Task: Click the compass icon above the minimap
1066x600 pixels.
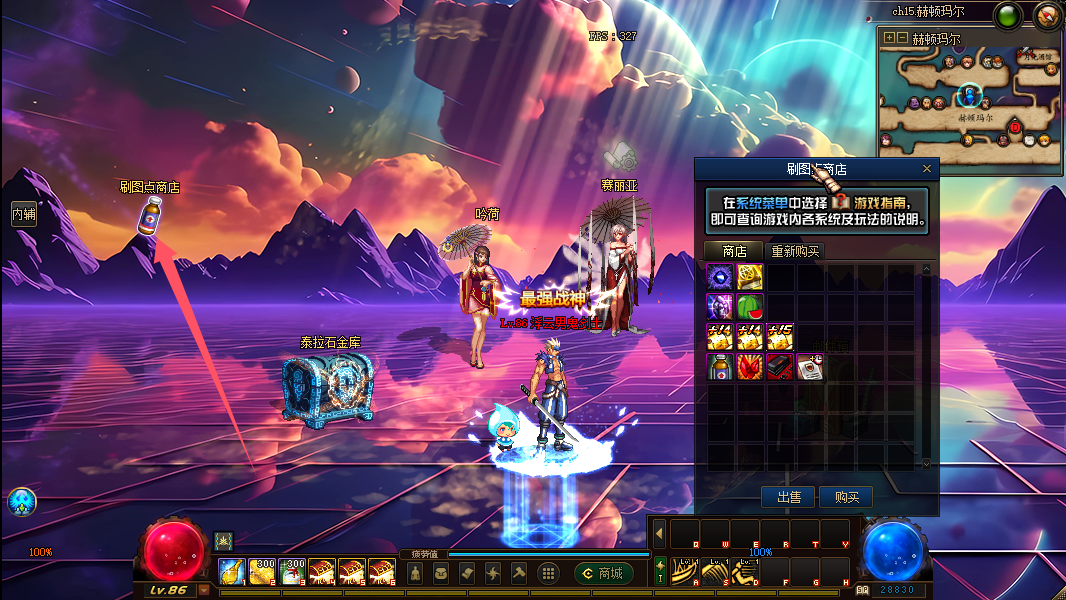Action: point(1047,15)
